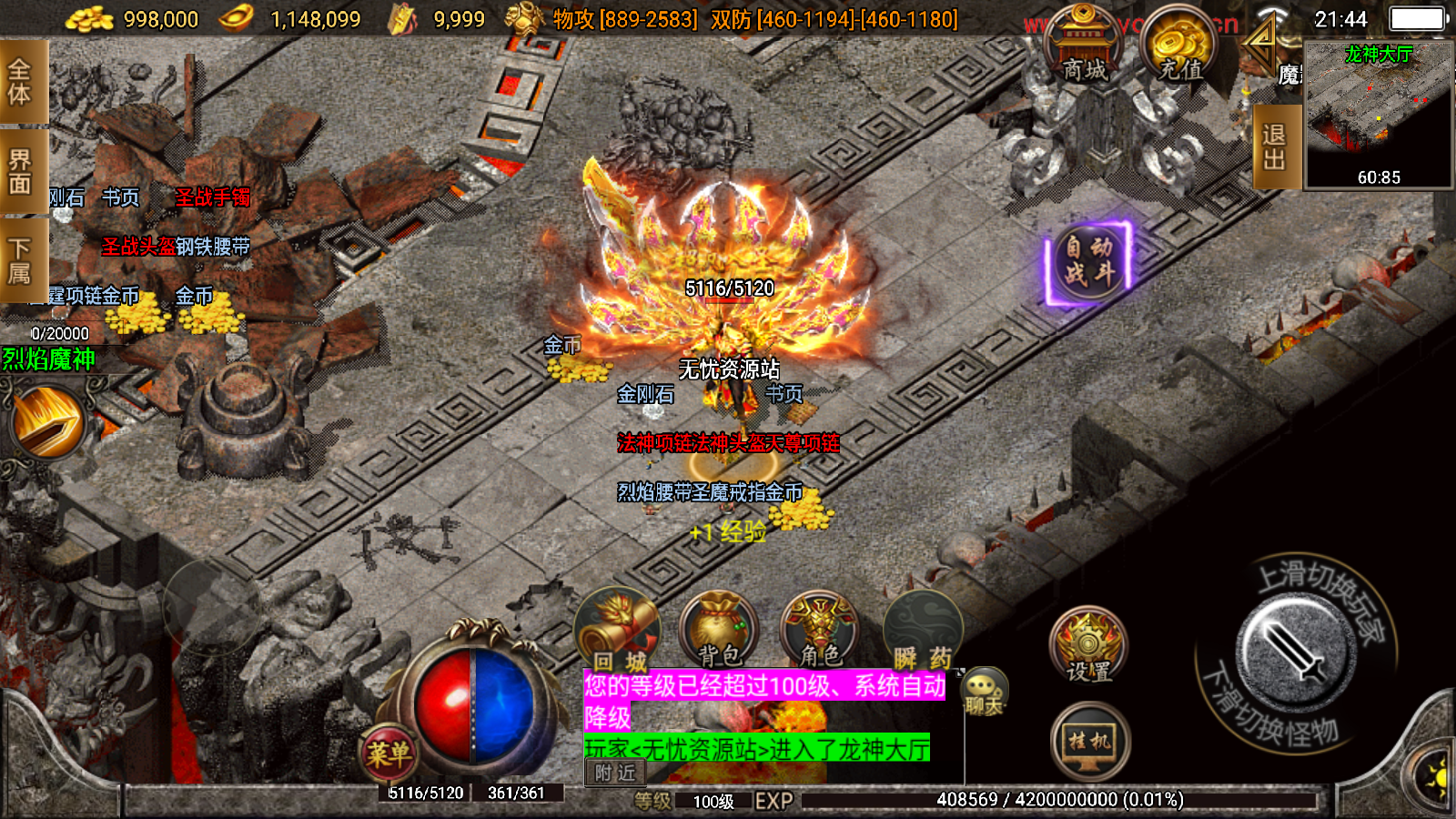Open the 菜单 menu
Image resolution: width=1456 pixels, height=819 pixels.
[x=389, y=753]
